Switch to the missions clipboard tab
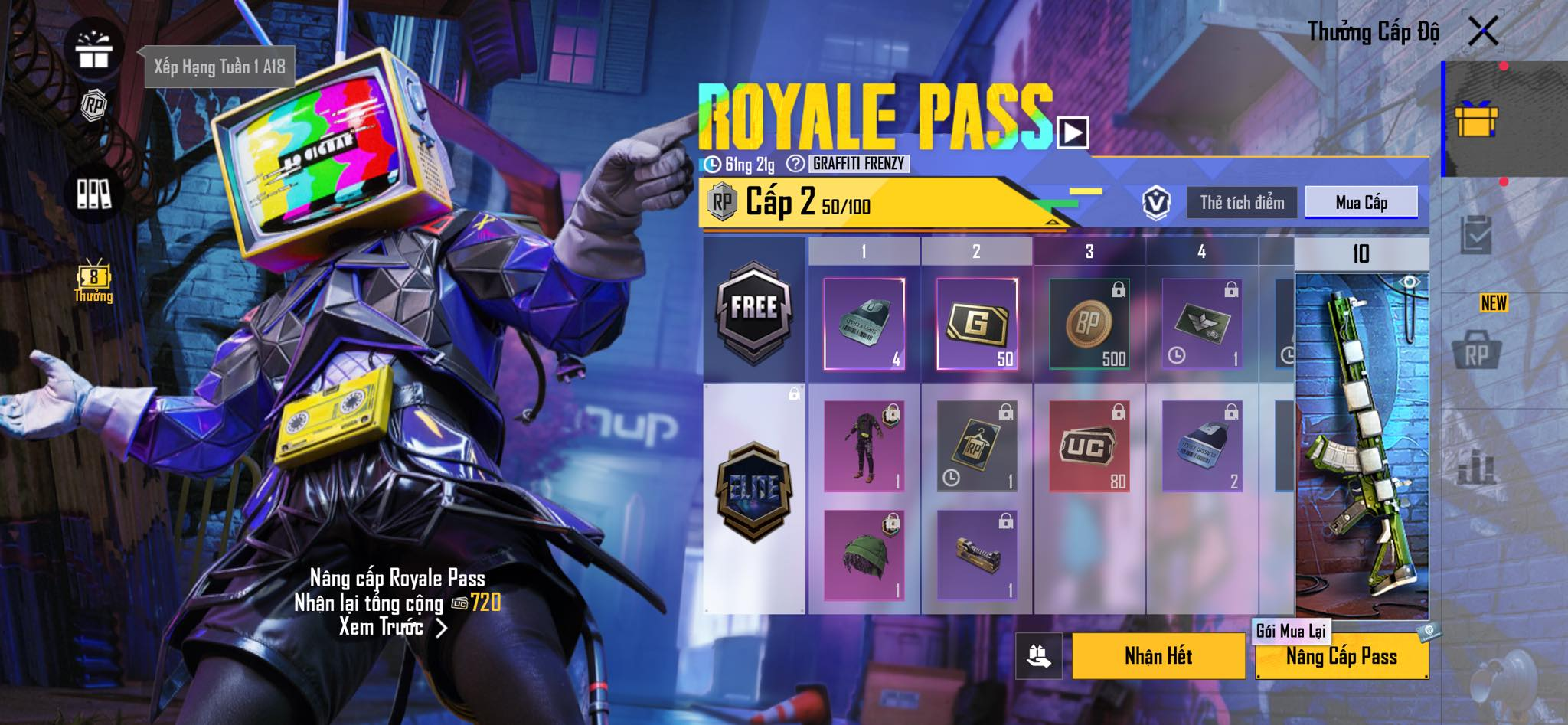 tap(1475, 235)
